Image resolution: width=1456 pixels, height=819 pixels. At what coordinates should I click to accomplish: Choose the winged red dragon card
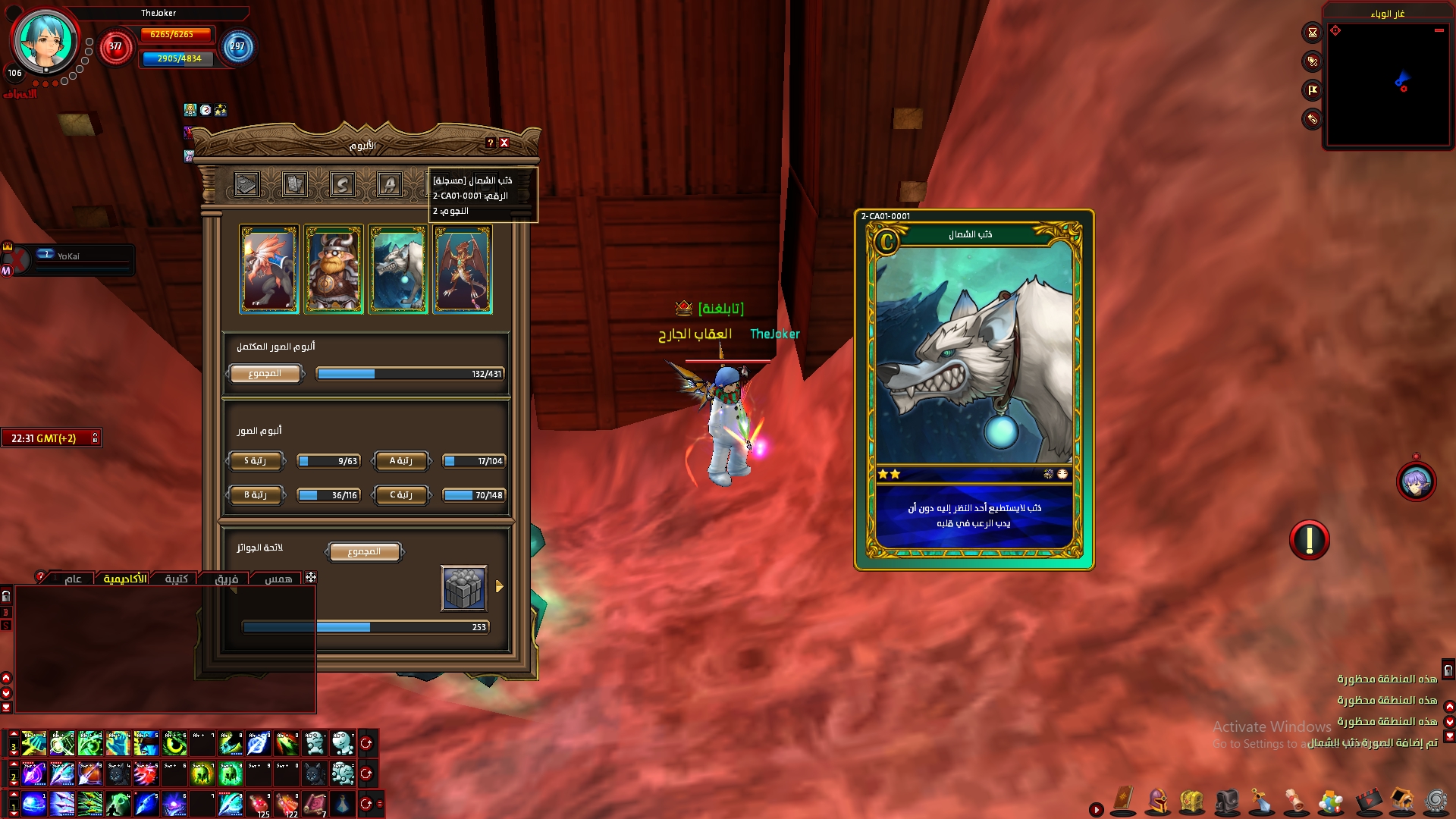[463, 269]
